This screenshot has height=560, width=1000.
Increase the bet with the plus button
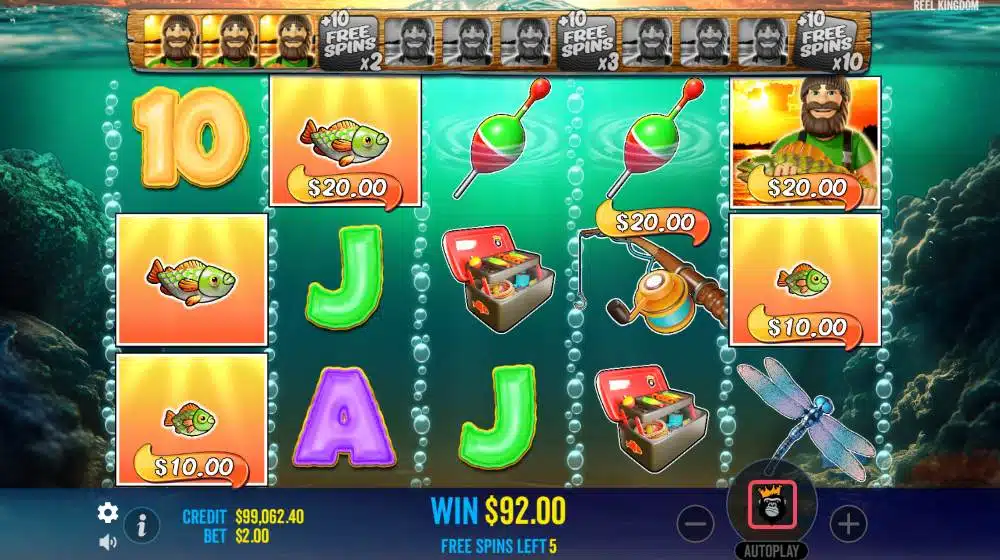[x=847, y=522]
